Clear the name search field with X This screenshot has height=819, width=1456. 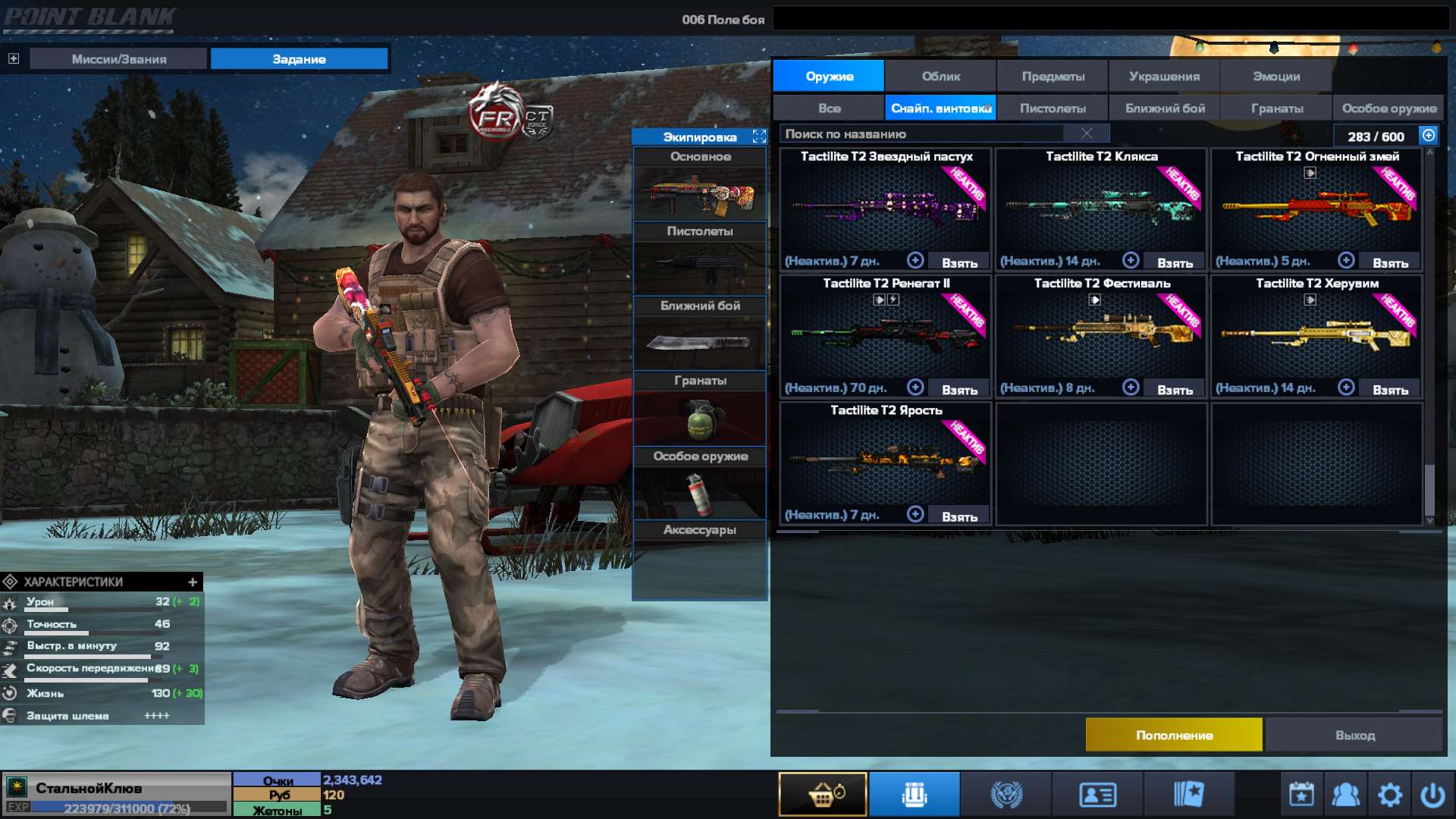coord(1087,133)
